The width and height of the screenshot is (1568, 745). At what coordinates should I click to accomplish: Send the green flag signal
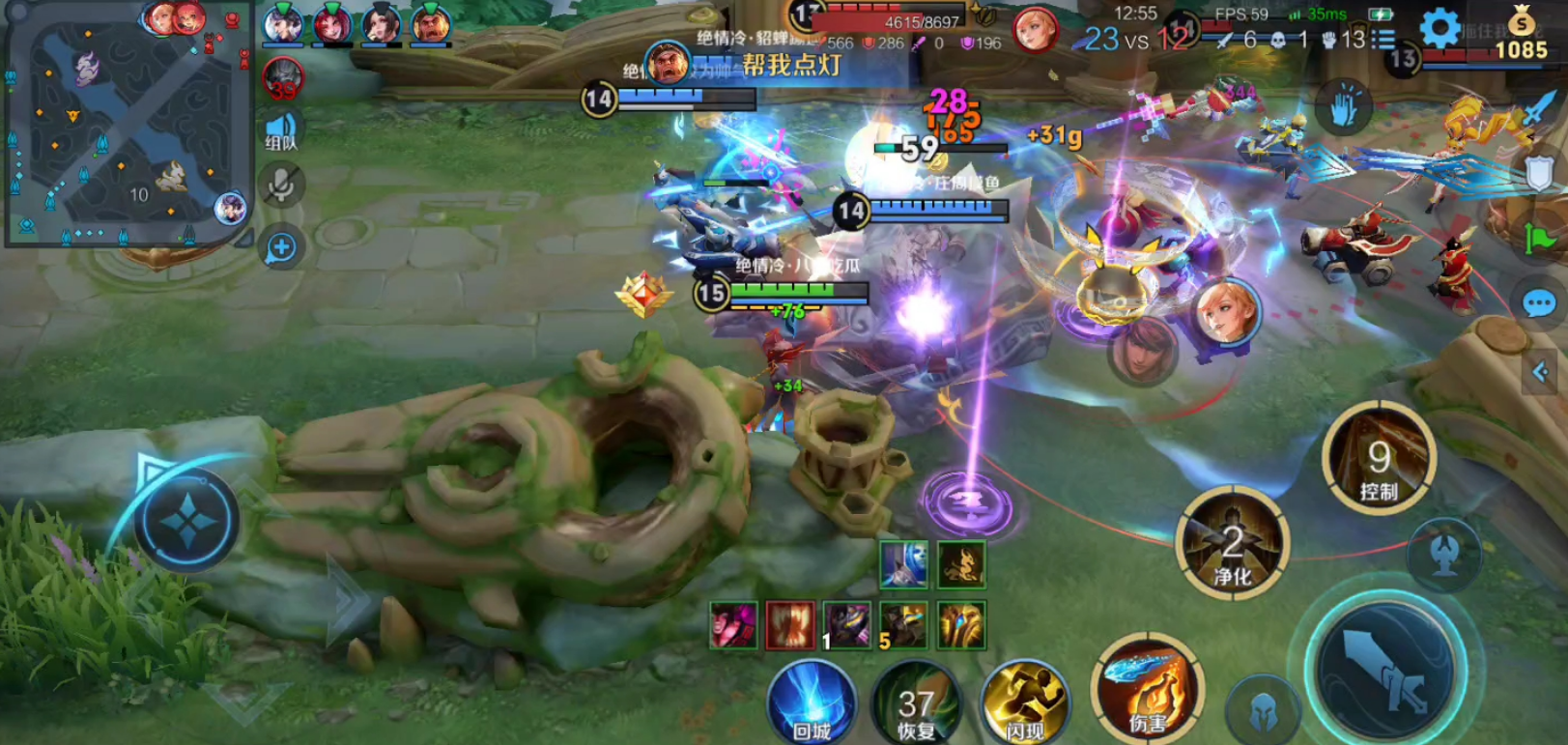click(1539, 238)
